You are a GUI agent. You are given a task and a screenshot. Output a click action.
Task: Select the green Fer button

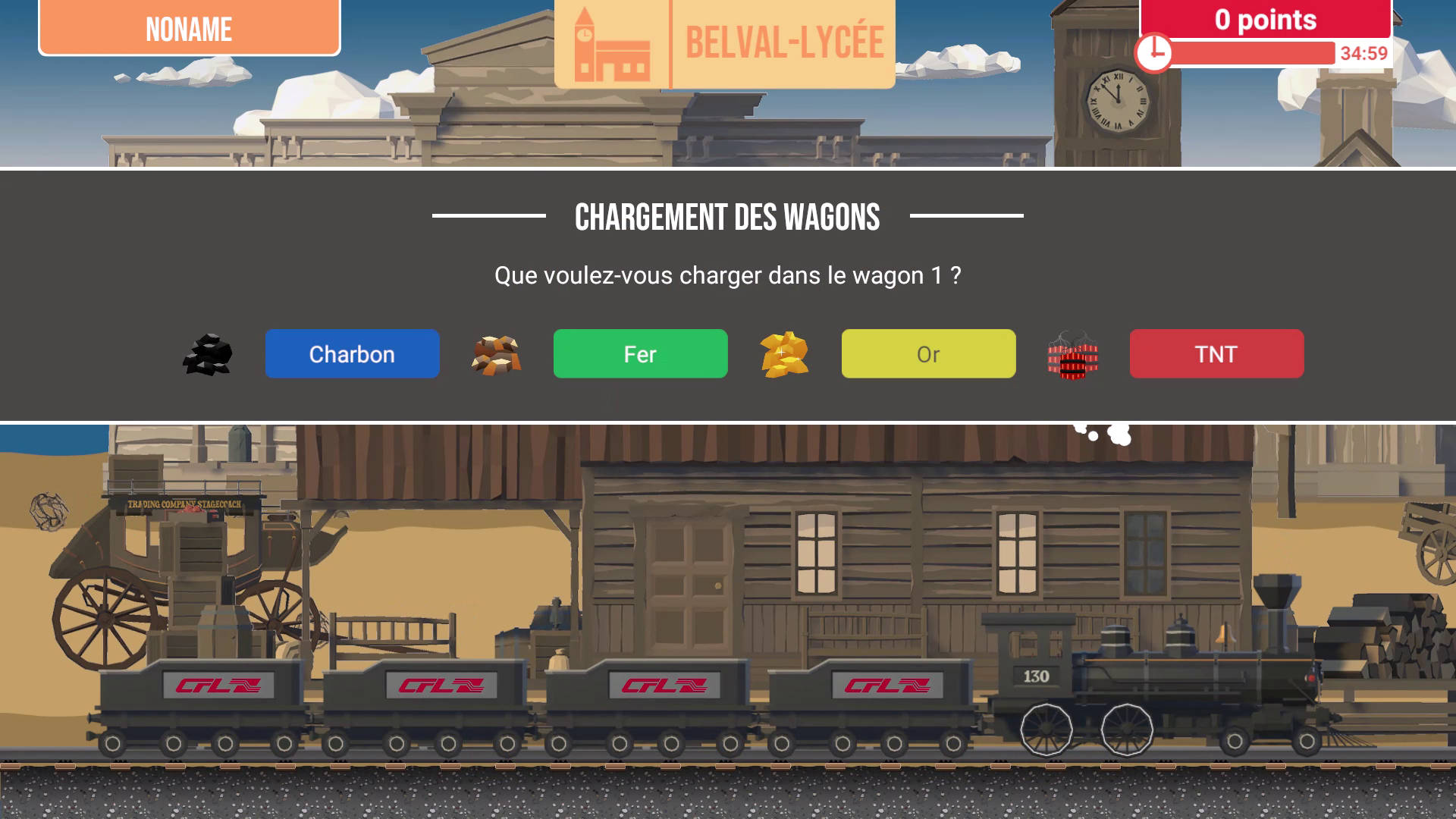pyautogui.click(x=640, y=353)
